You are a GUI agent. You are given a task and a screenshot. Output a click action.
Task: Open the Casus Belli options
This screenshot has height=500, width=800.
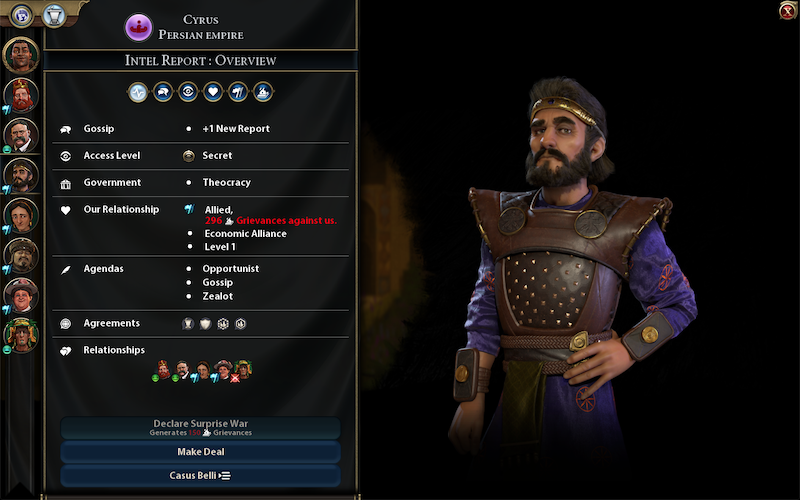[200, 475]
